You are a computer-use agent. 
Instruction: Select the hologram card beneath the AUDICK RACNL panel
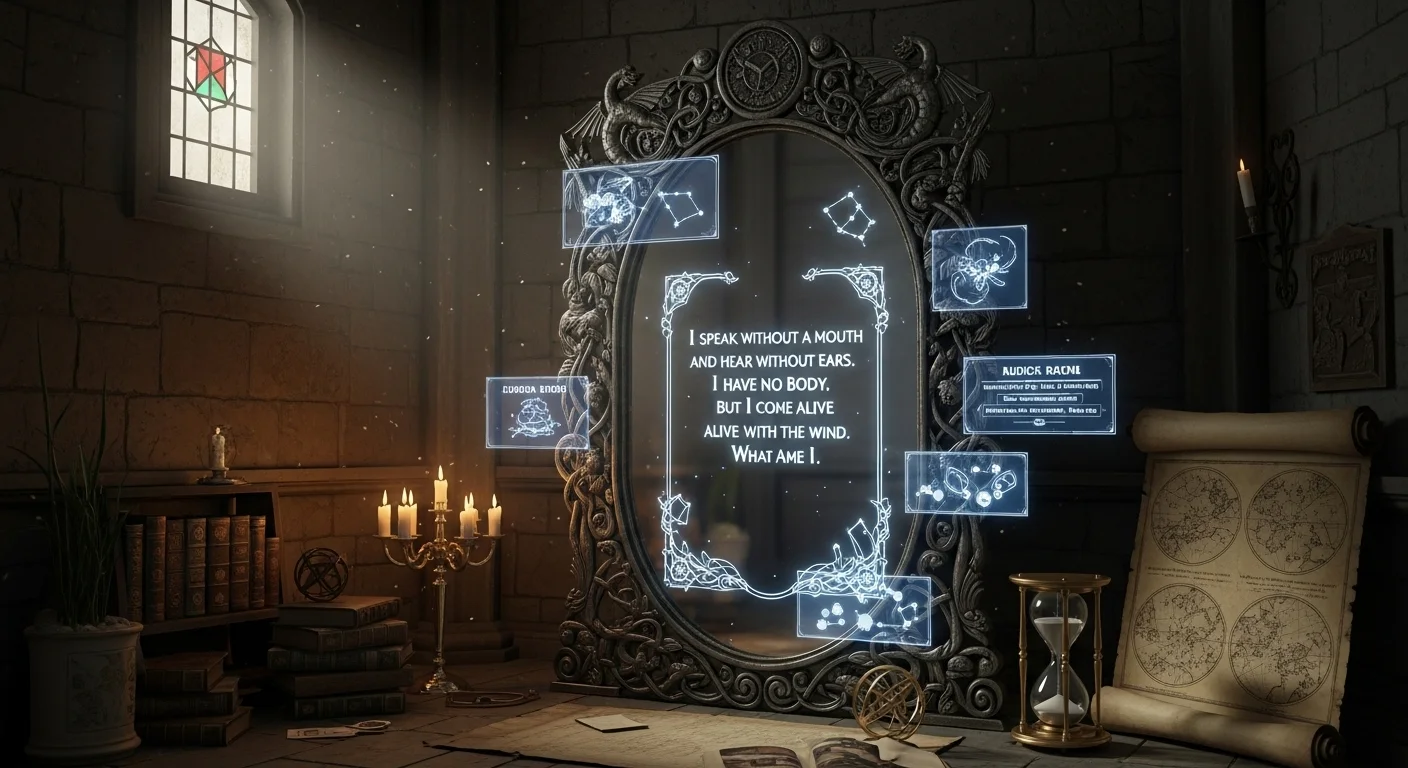click(965, 482)
